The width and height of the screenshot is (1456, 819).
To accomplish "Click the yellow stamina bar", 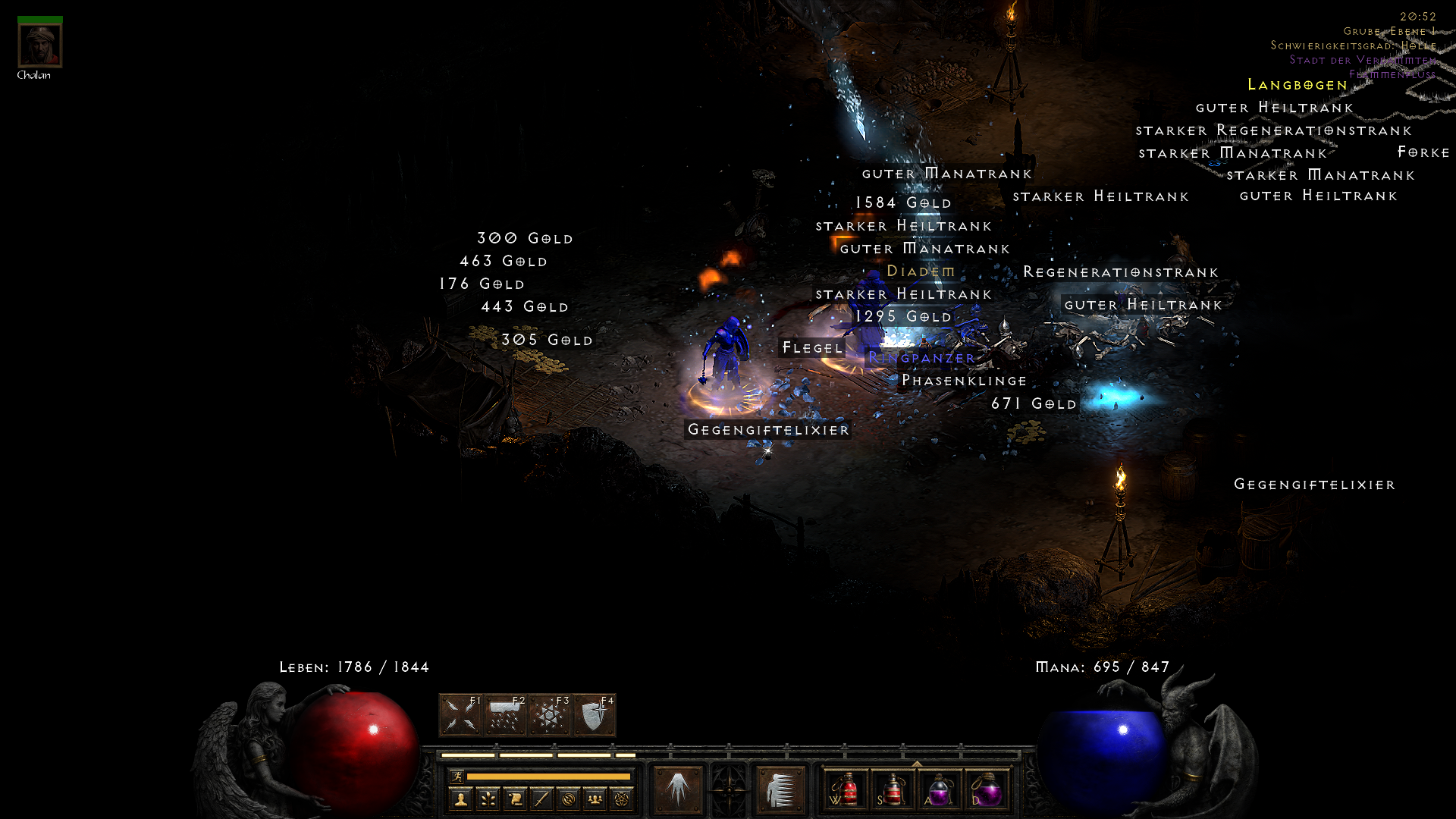I will click(548, 777).
